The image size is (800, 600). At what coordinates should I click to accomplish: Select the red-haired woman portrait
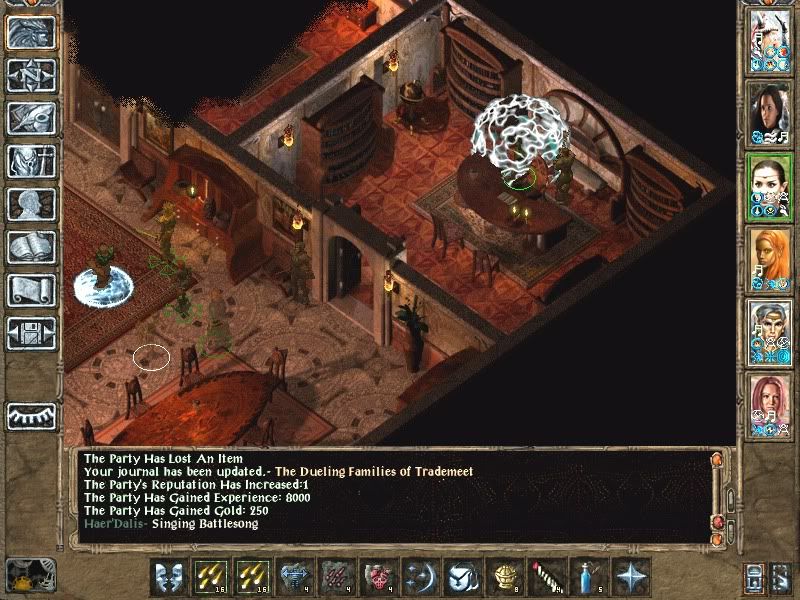pyautogui.click(x=770, y=406)
